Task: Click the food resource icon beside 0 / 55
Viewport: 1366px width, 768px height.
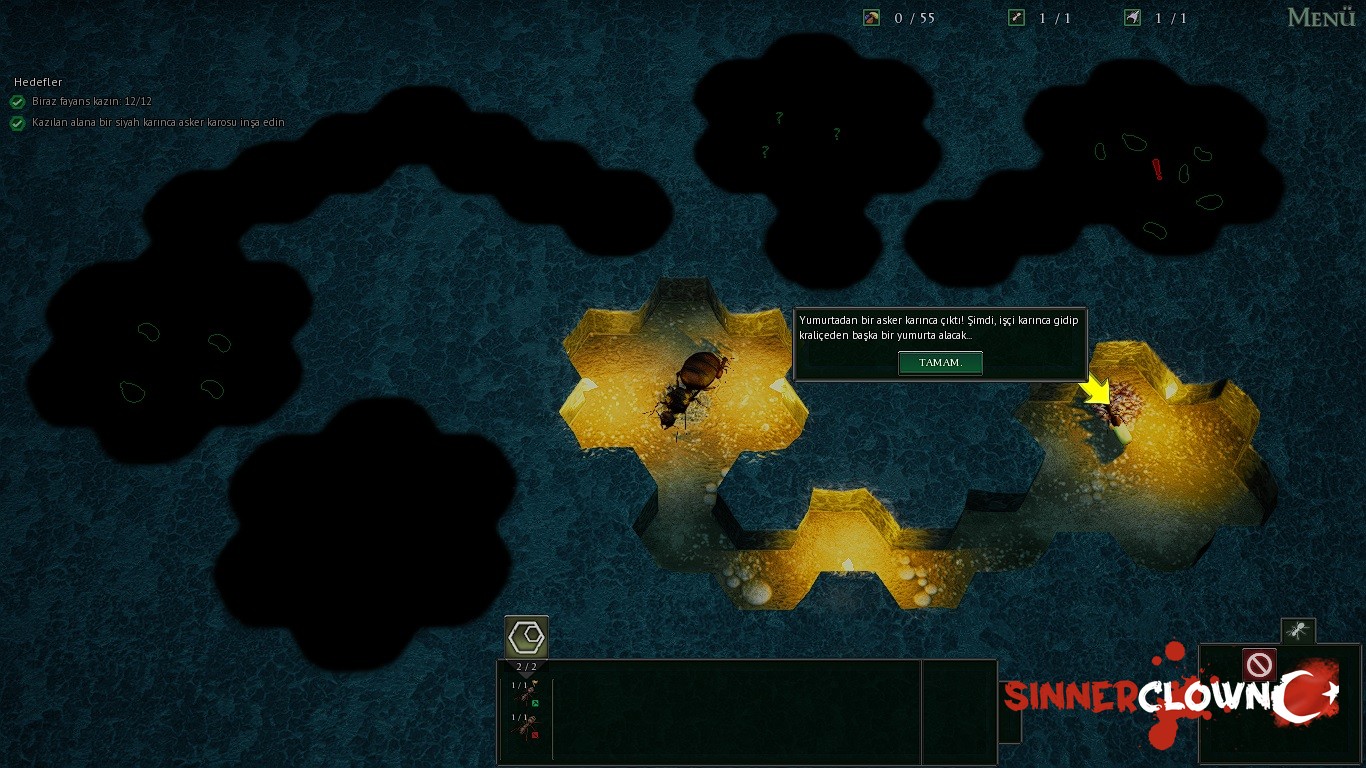Action: (x=871, y=18)
